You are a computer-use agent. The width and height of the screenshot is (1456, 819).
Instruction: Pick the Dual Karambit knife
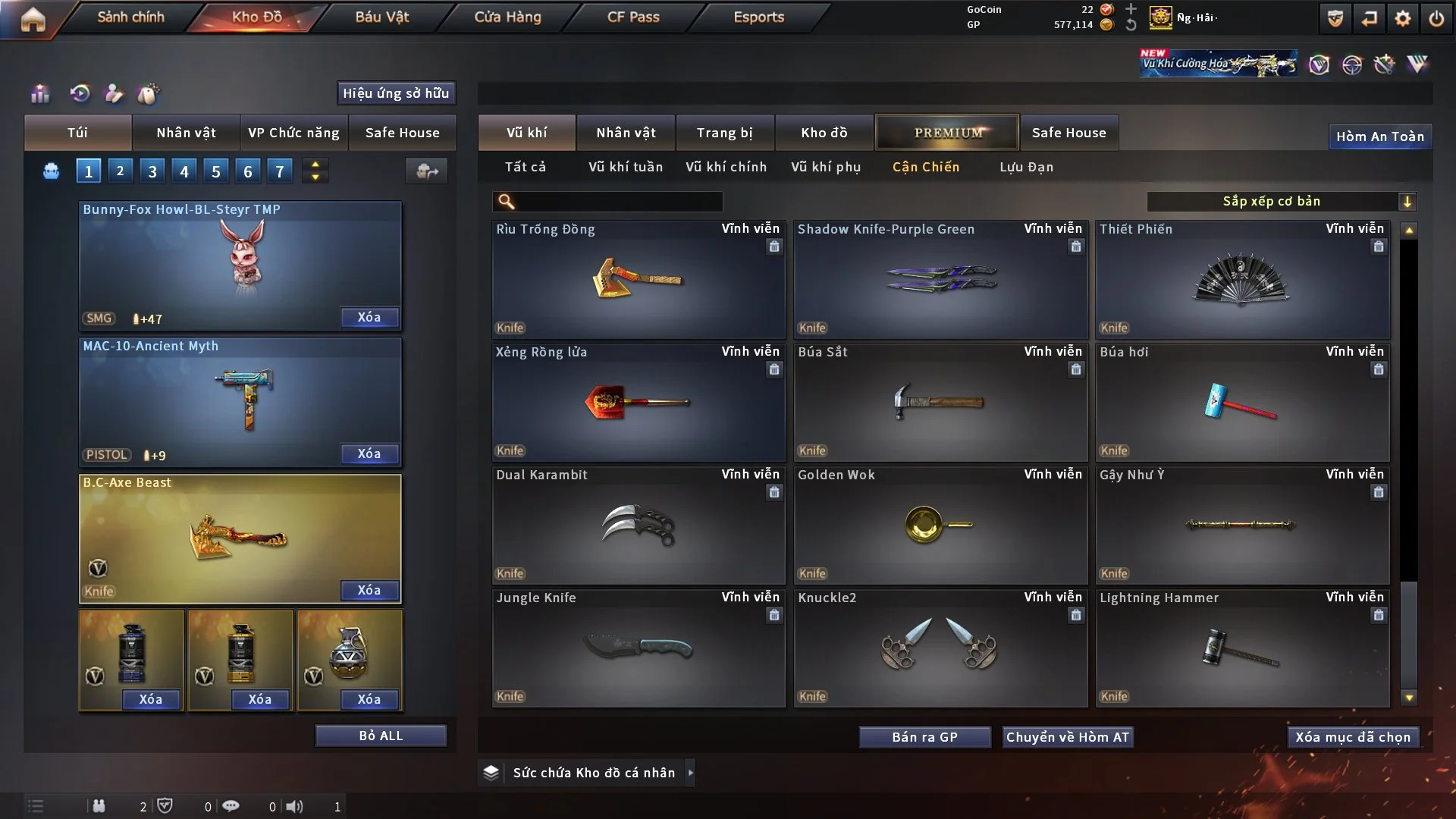(x=638, y=525)
